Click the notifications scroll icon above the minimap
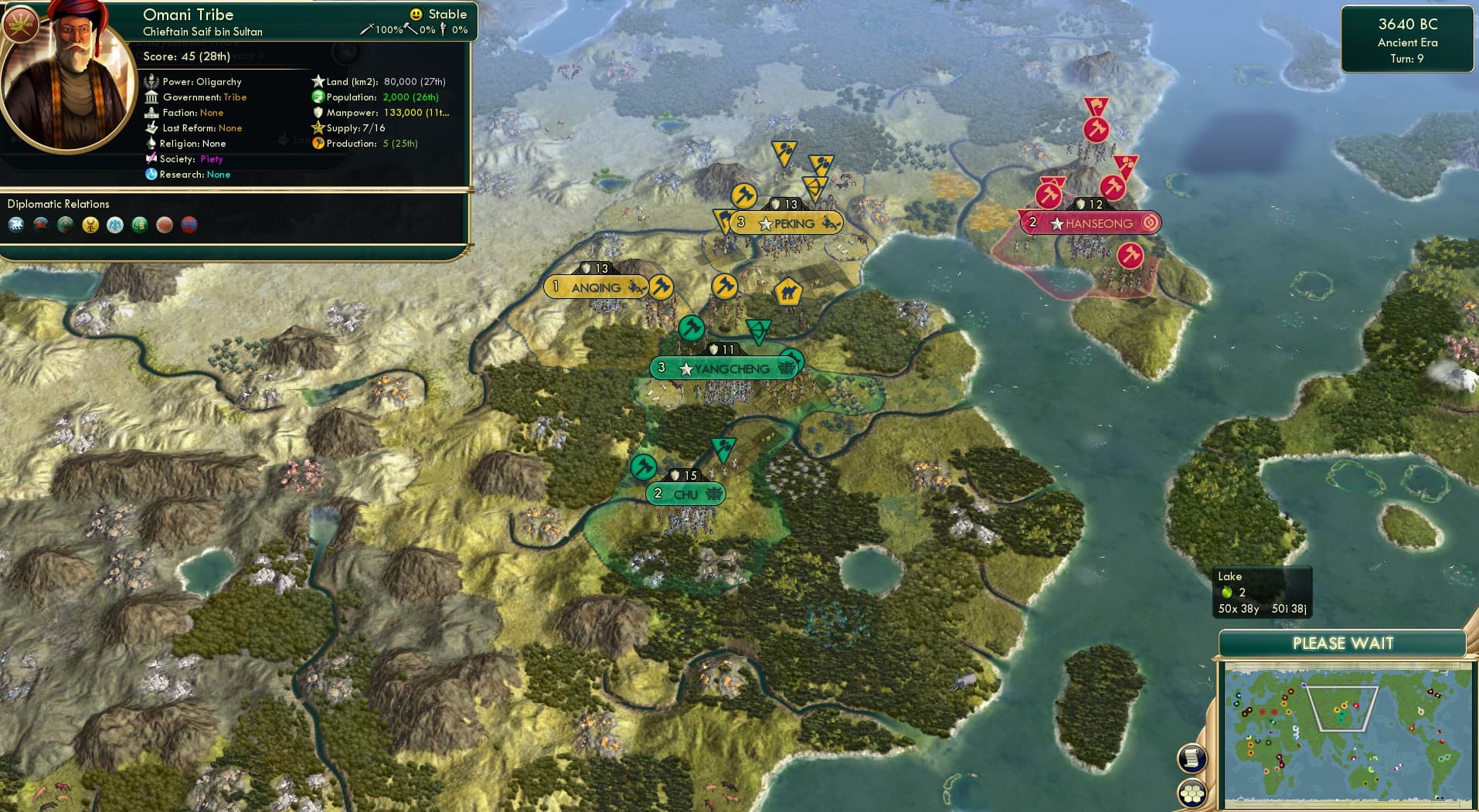Viewport: 1479px width, 812px height. tap(1193, 758)
